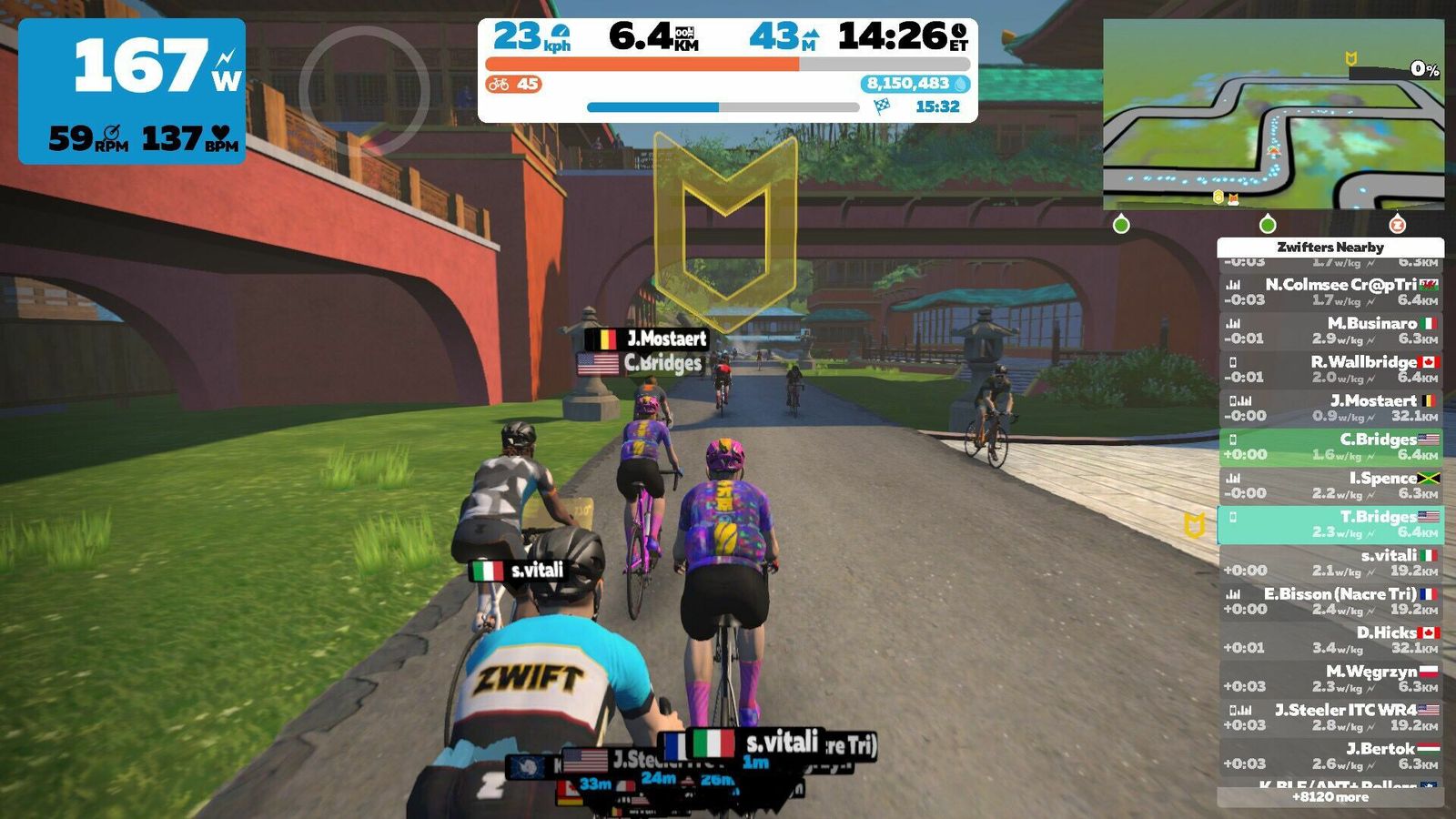The image size is (1456, 819).
Task: Select rider R.Wallbridge in the list
Action: point(1330,369)
